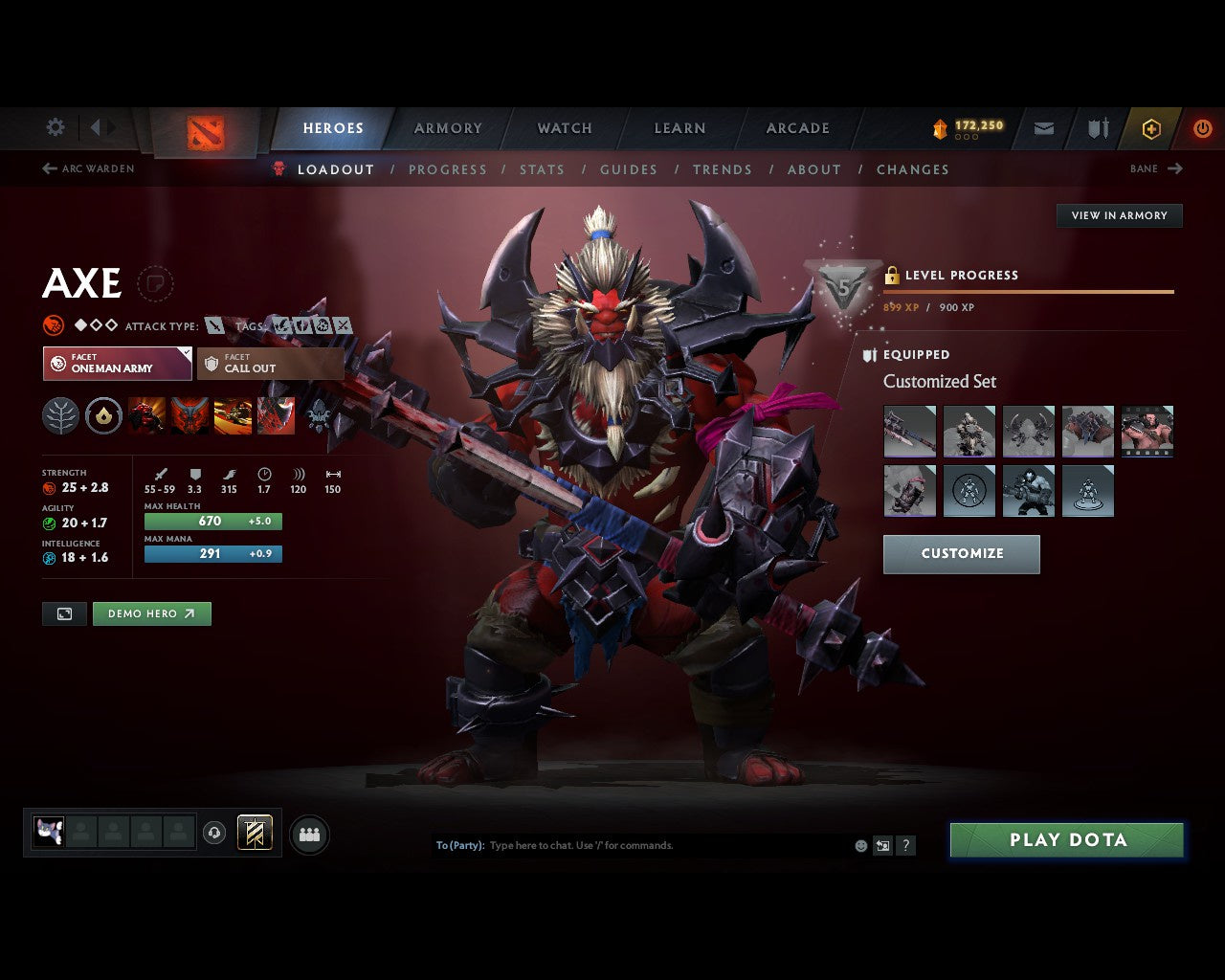Open the talent tree icon for Axe
Screen dimensions: 1225x980
click(60, 416)
